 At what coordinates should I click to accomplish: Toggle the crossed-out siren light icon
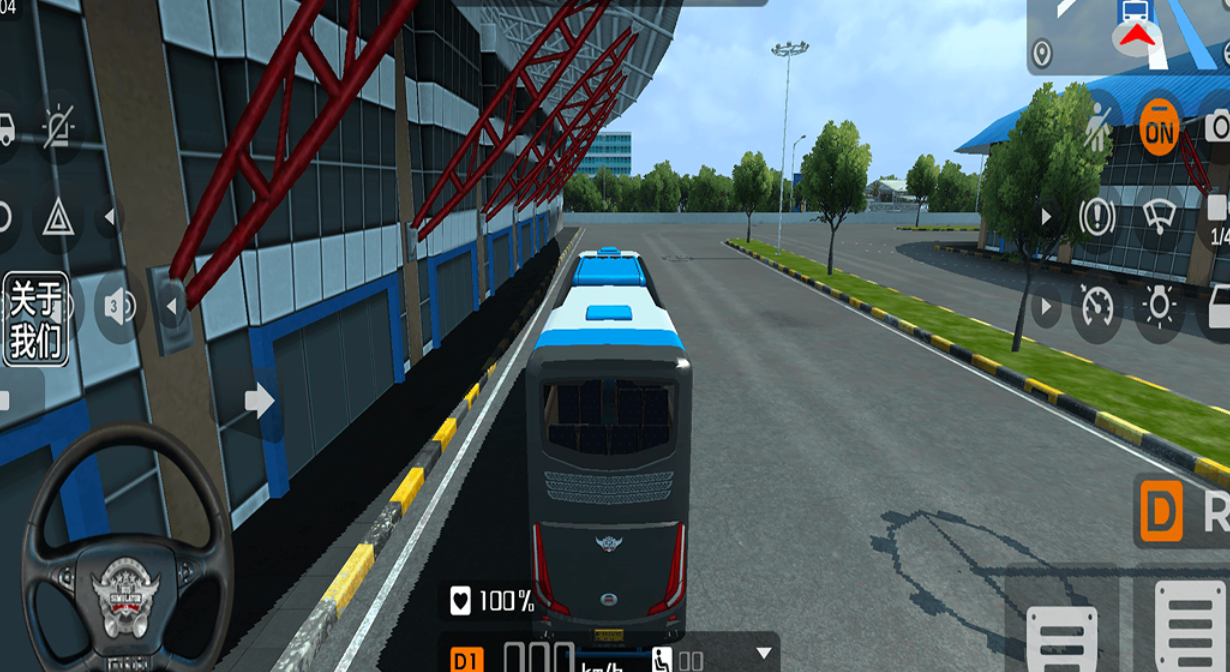point(59,127)
